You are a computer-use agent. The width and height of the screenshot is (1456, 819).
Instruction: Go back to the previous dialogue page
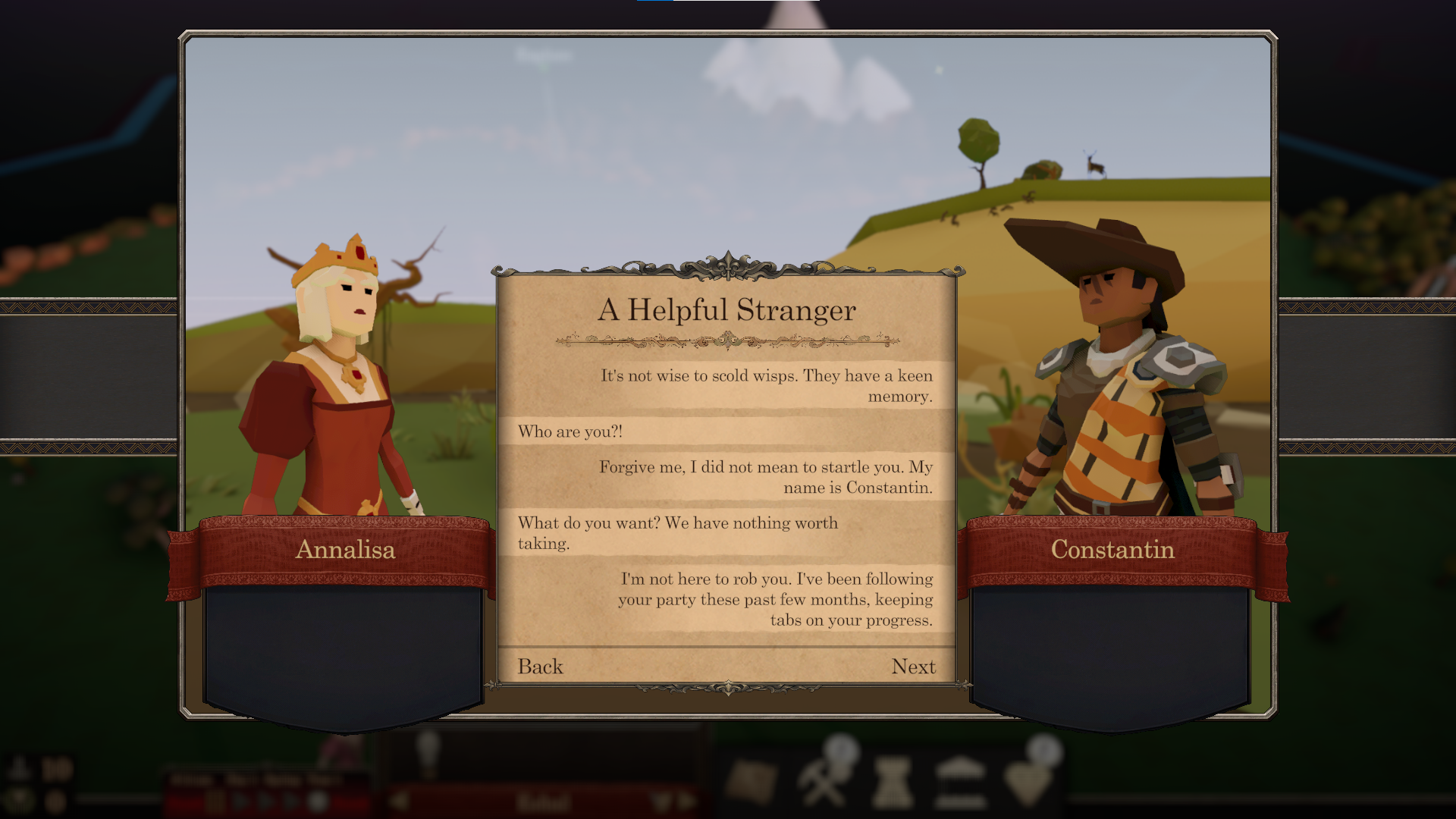pyautogui.click(x=540, y=667)
